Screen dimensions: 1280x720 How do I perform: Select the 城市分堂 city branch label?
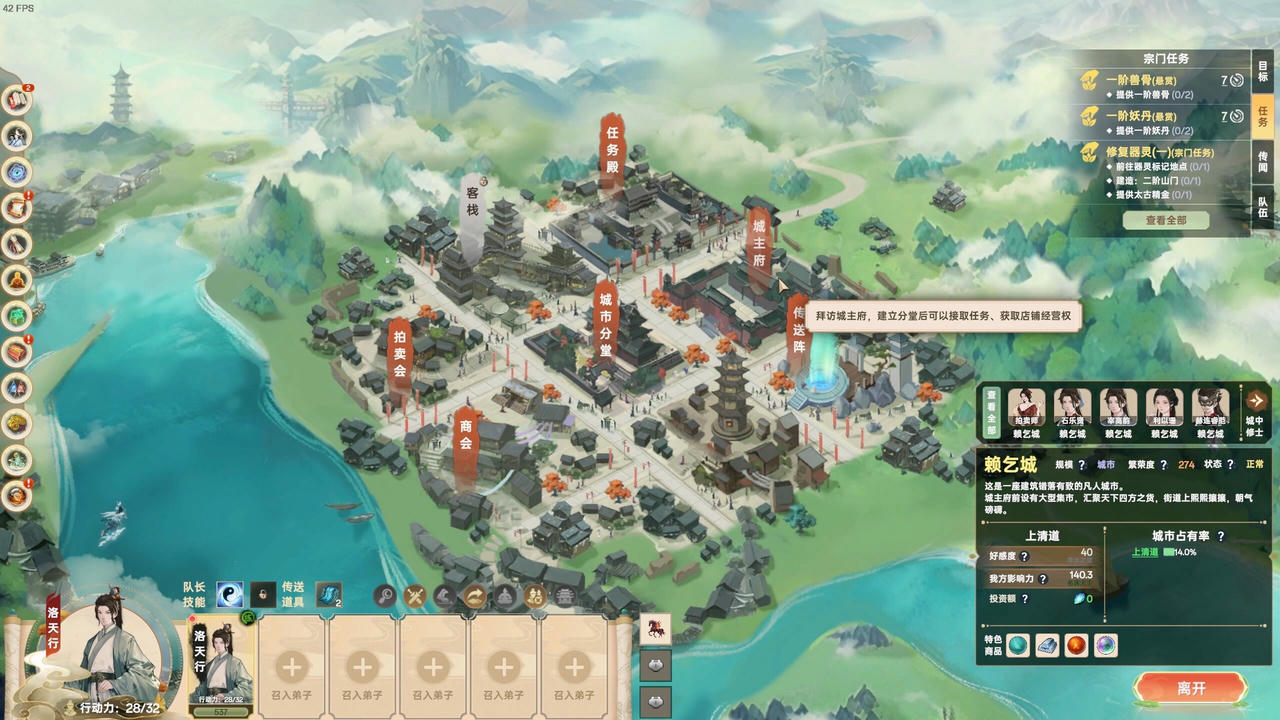[x=606, y=320]
